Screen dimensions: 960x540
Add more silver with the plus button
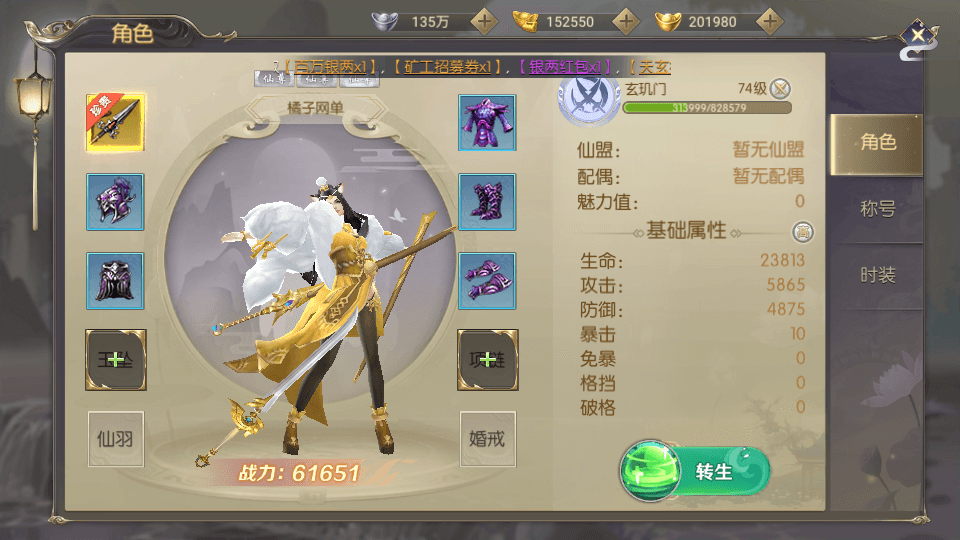[484, 21]
